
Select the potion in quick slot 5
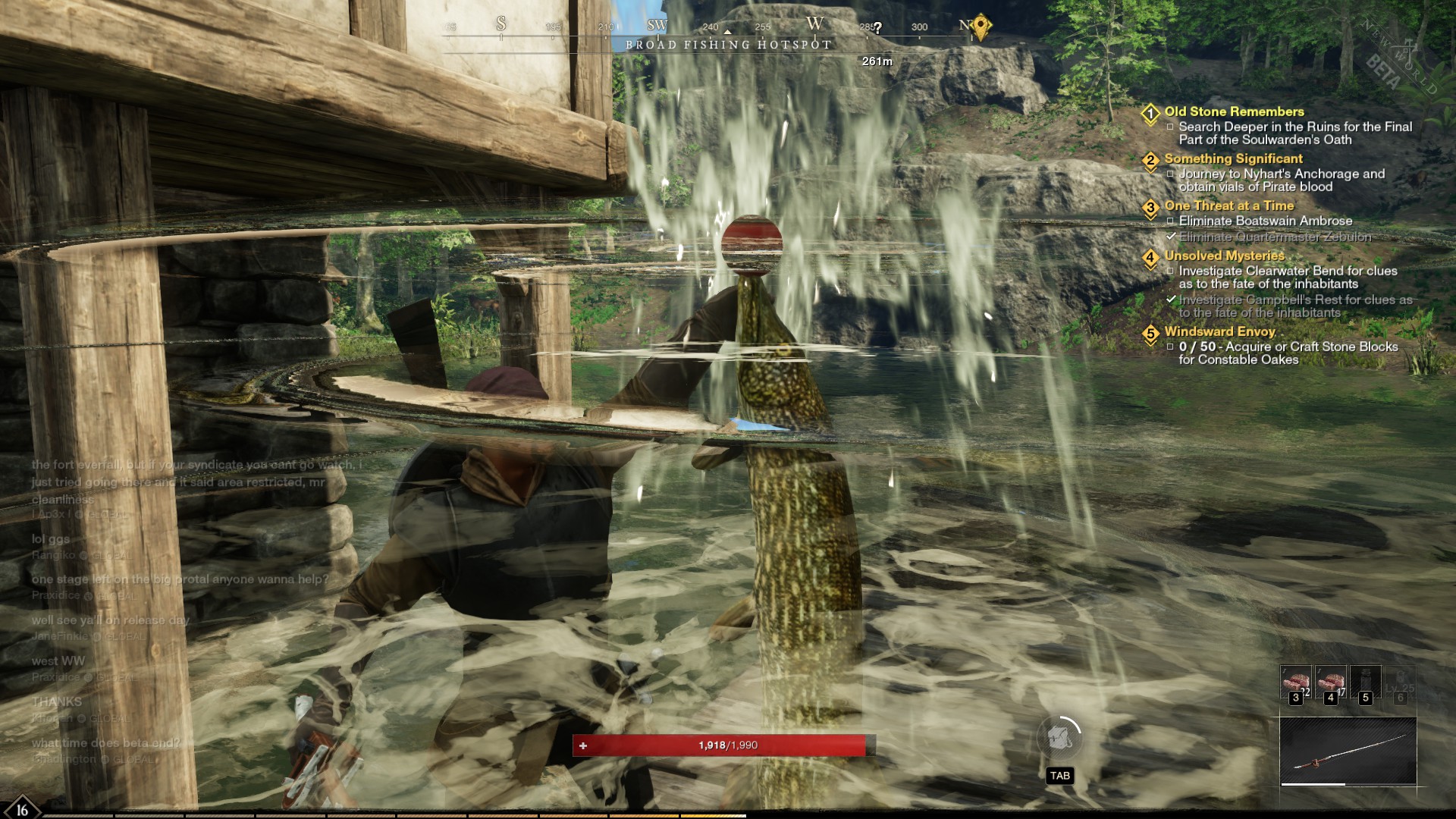(1365, 683)
